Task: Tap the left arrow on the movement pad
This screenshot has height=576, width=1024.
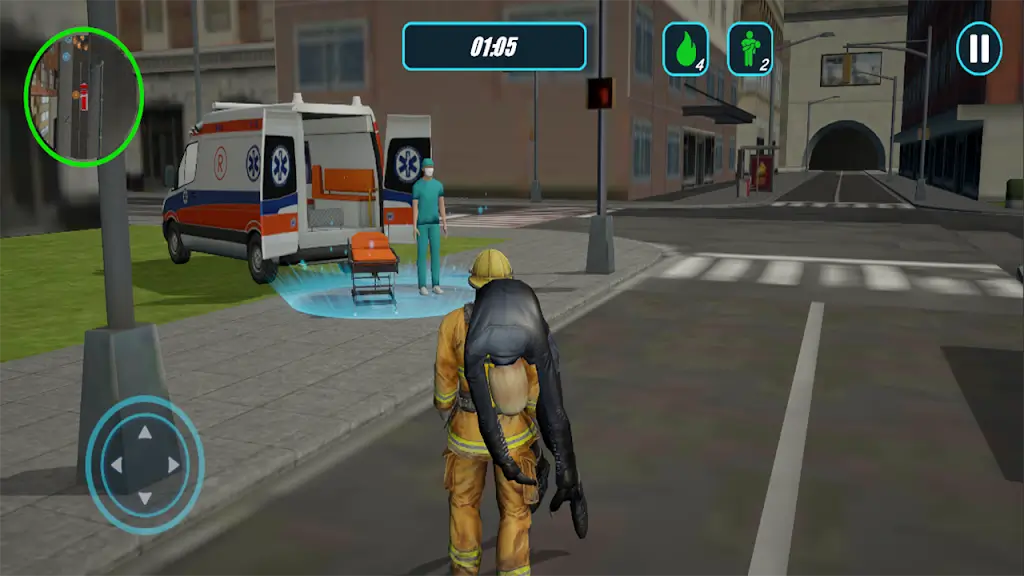Action: [x=114, y=465]
